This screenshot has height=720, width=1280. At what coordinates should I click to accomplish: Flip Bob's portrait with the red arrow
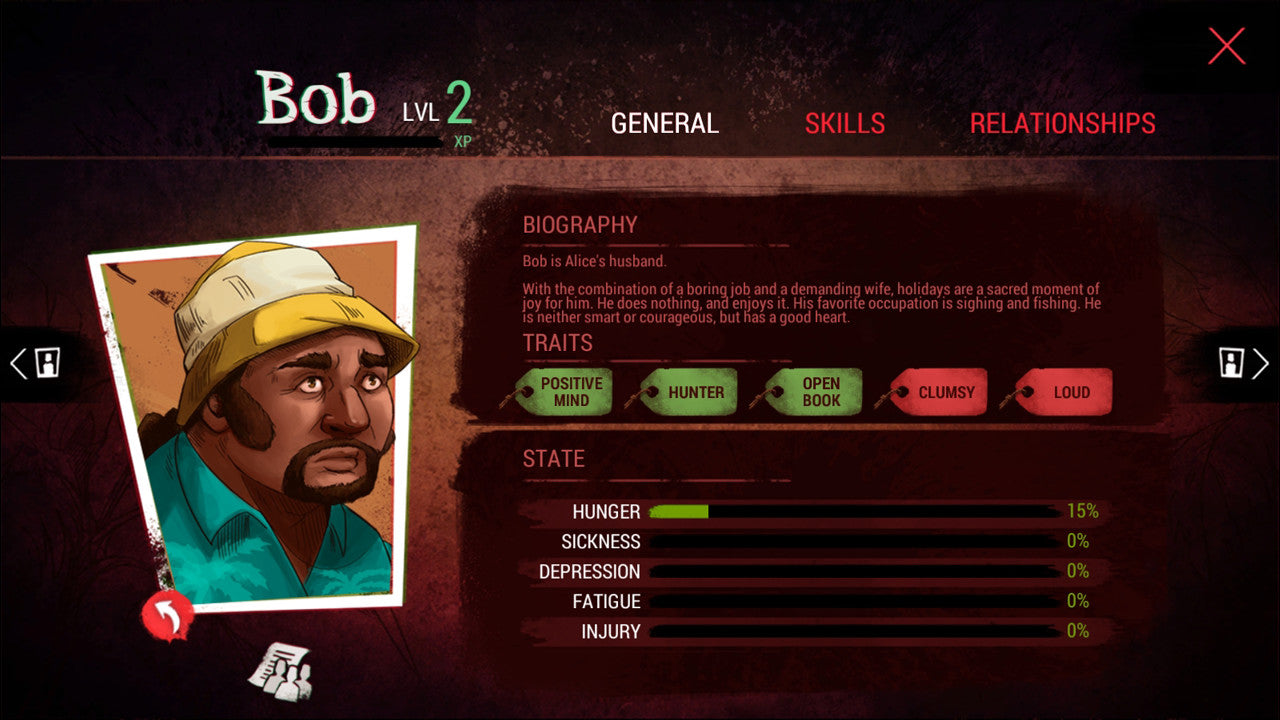[x=167, y=615]
